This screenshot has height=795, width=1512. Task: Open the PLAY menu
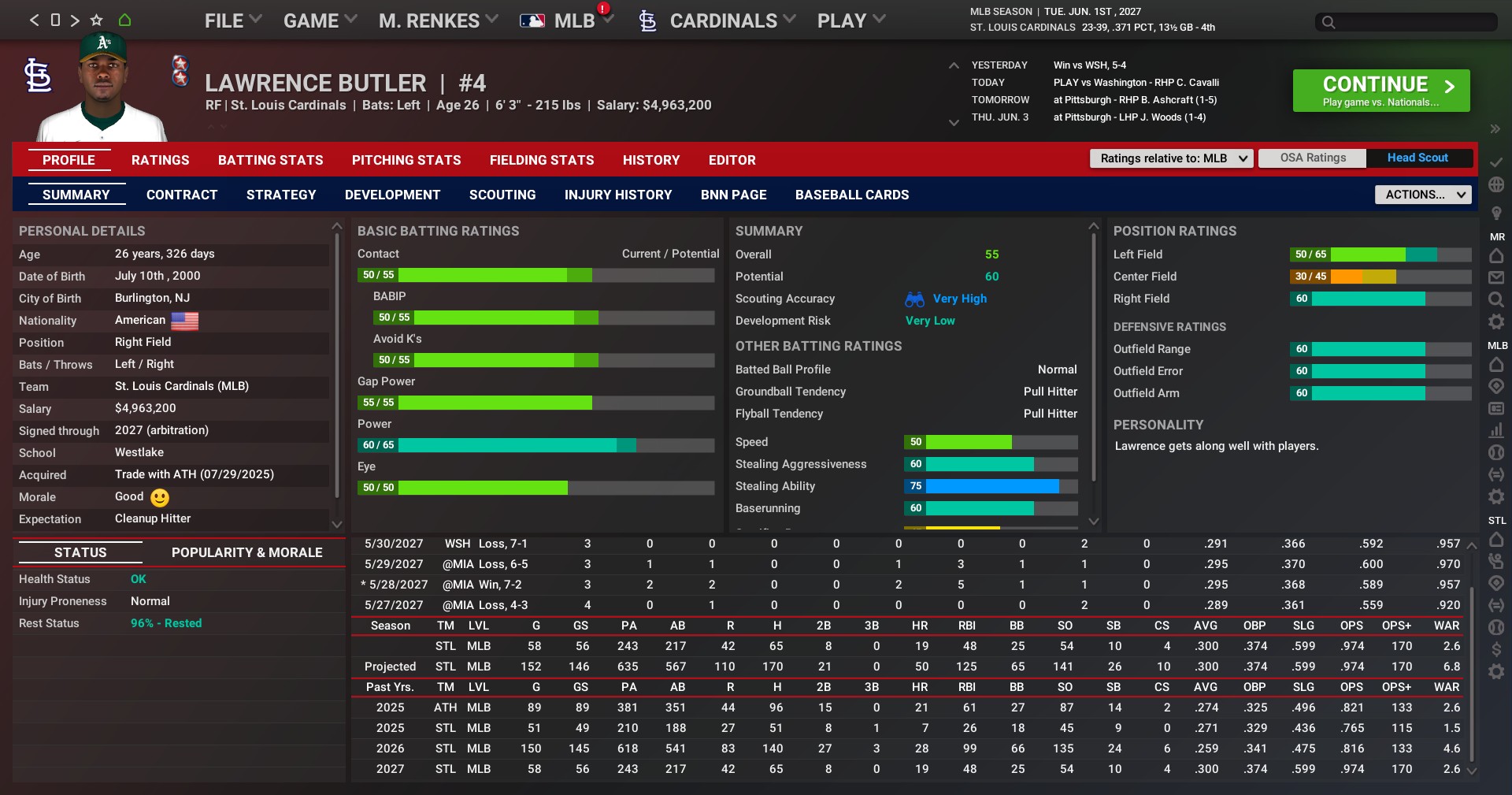[x=850, y=21]
